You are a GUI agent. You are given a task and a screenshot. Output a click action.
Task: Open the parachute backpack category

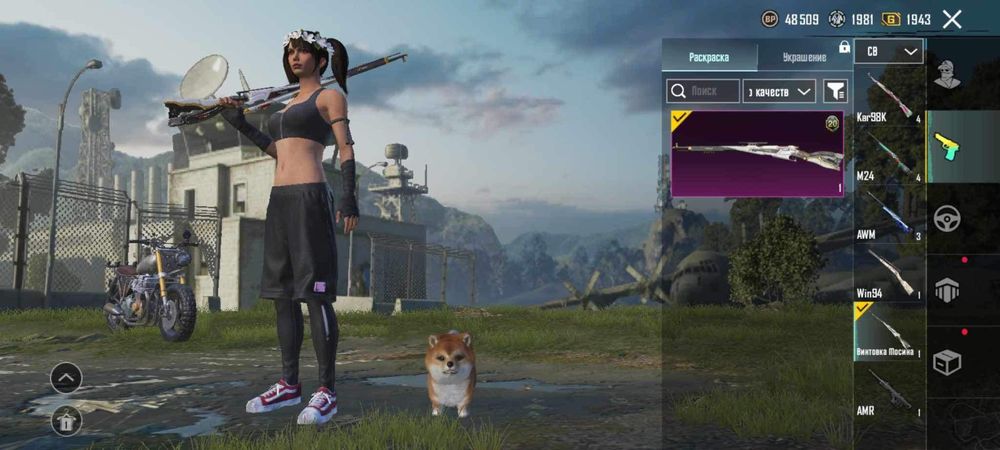(947, 290)
